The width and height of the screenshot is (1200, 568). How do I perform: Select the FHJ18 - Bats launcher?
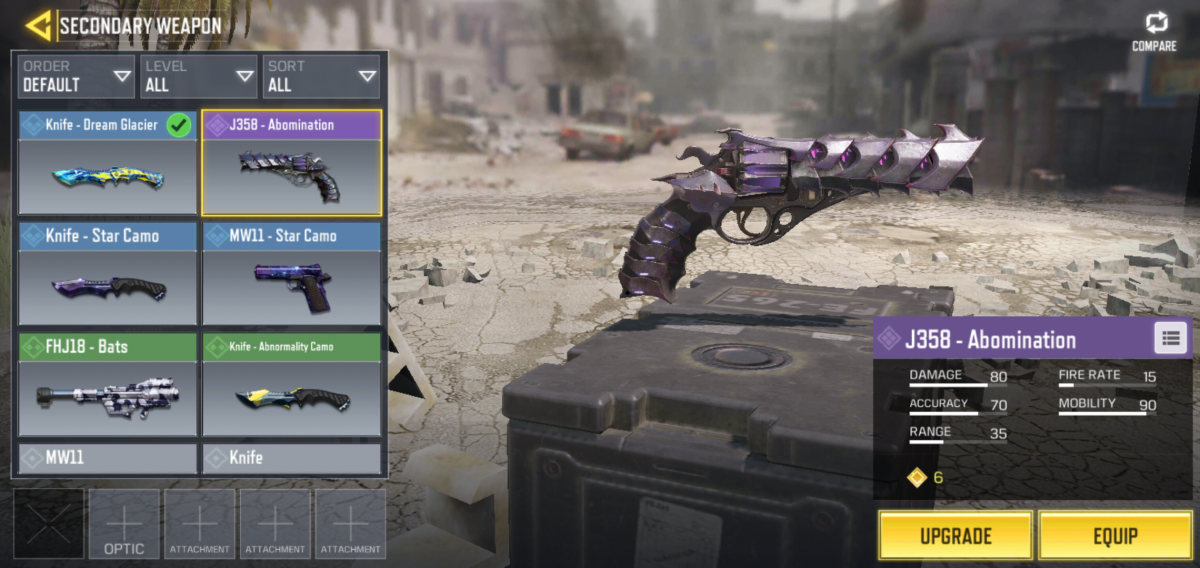[107, 385]
